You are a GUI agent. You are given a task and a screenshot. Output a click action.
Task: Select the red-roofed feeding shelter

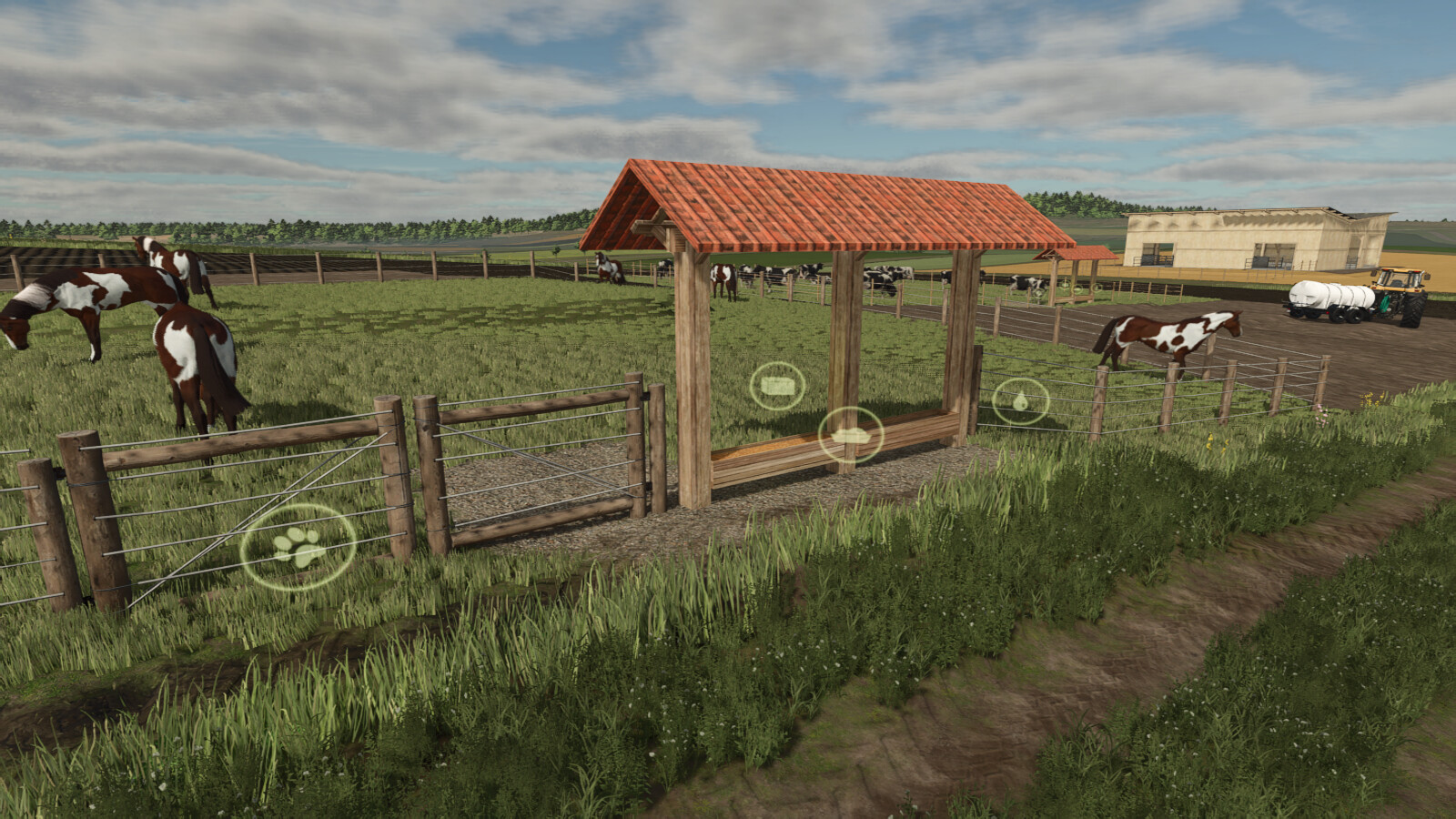point(824,209)
